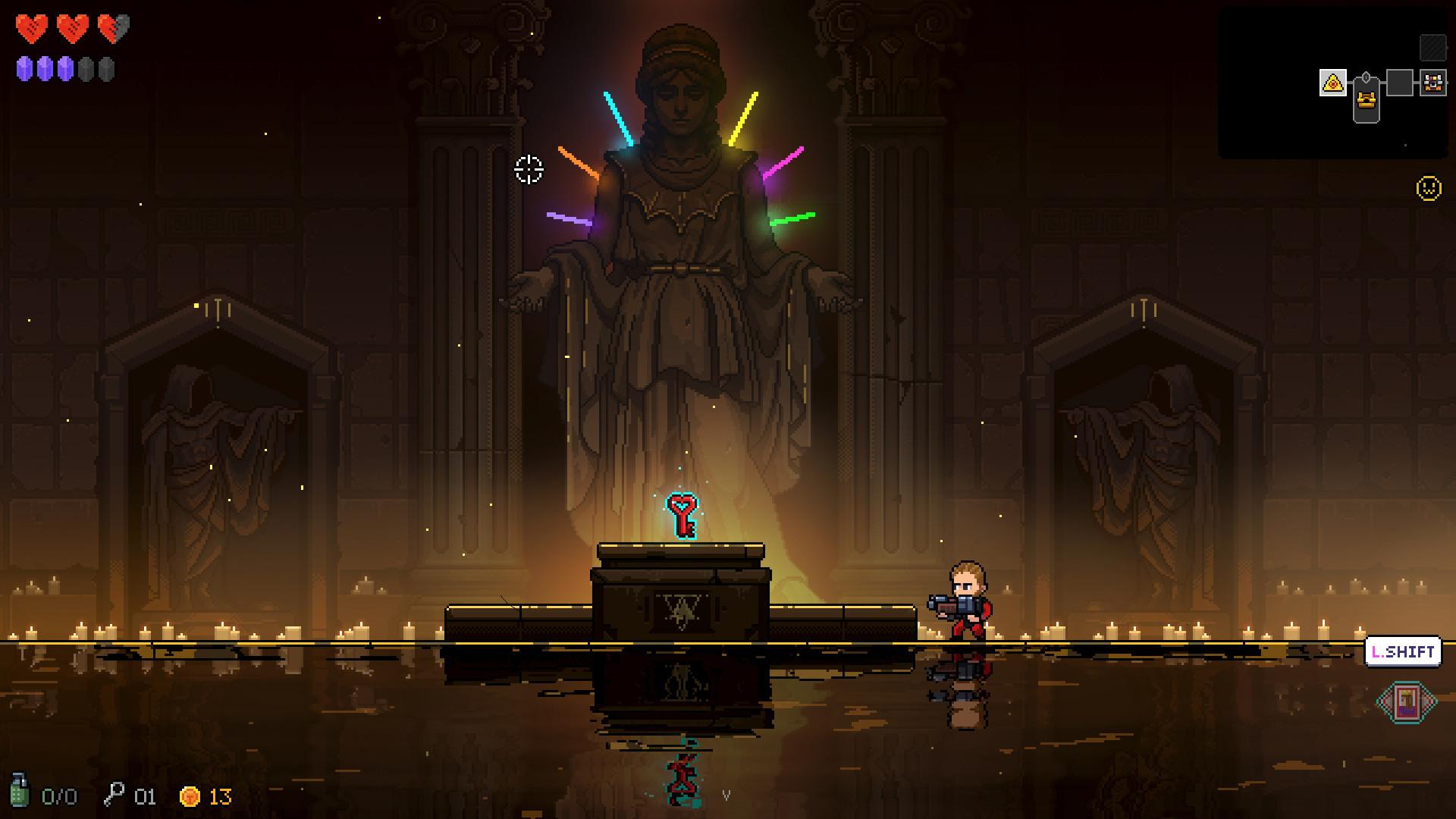Viewport: 1456px width, 819px height.
Task: Click the grey empty shield slot in the HUD
Action: 87,70
